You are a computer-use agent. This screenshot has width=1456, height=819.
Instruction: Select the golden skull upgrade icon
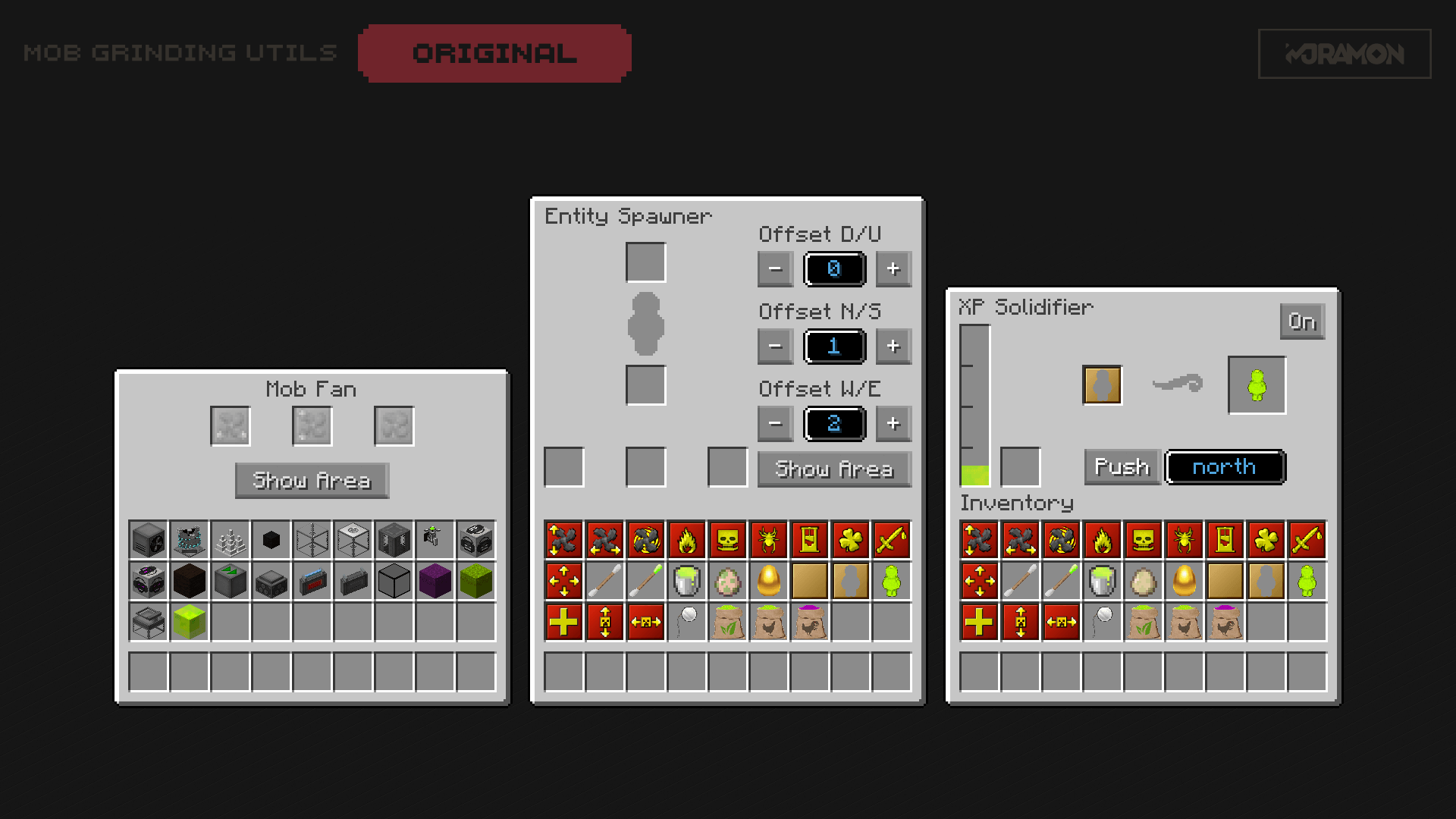[x=728, y=540]
